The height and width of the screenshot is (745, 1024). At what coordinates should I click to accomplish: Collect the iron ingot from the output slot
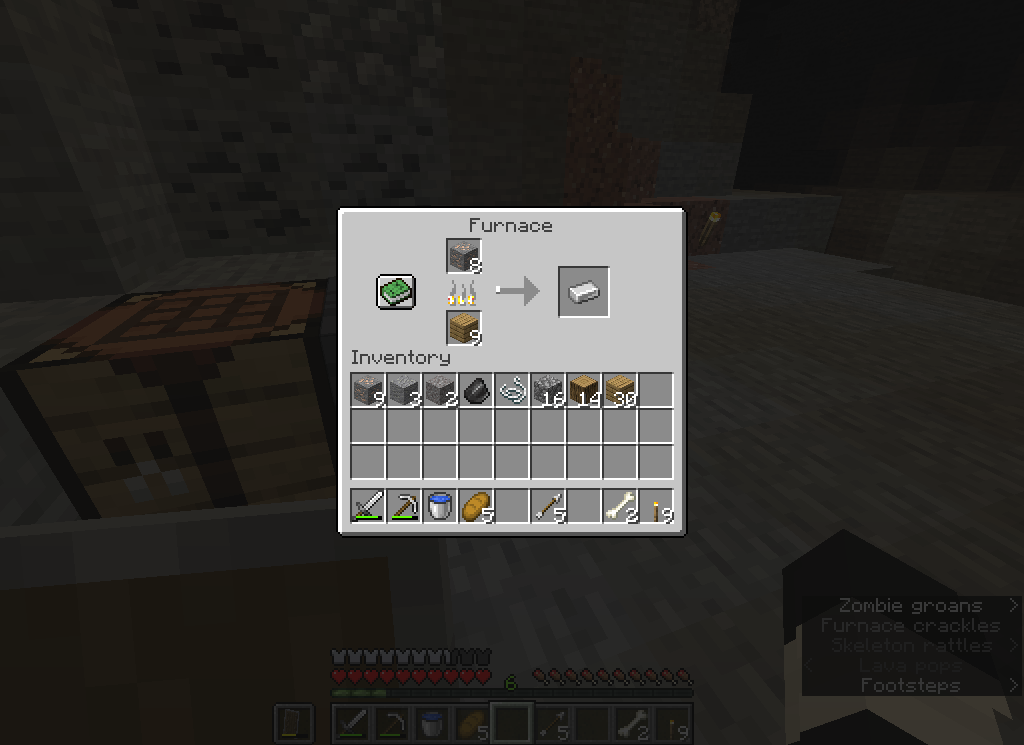[x=584, y=292]
